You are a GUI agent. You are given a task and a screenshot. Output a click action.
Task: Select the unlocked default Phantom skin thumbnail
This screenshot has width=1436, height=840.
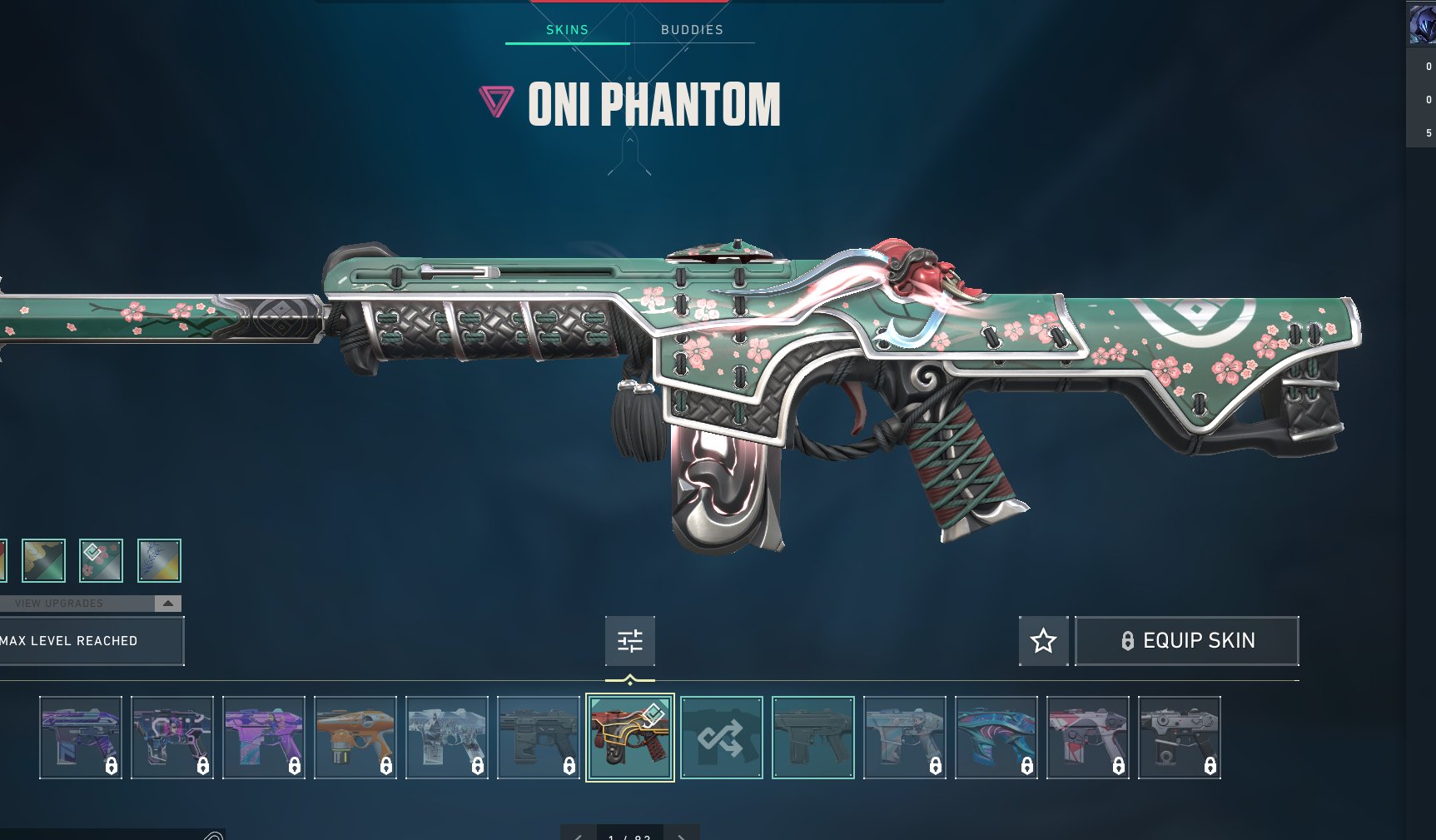[x=812, y=737]
